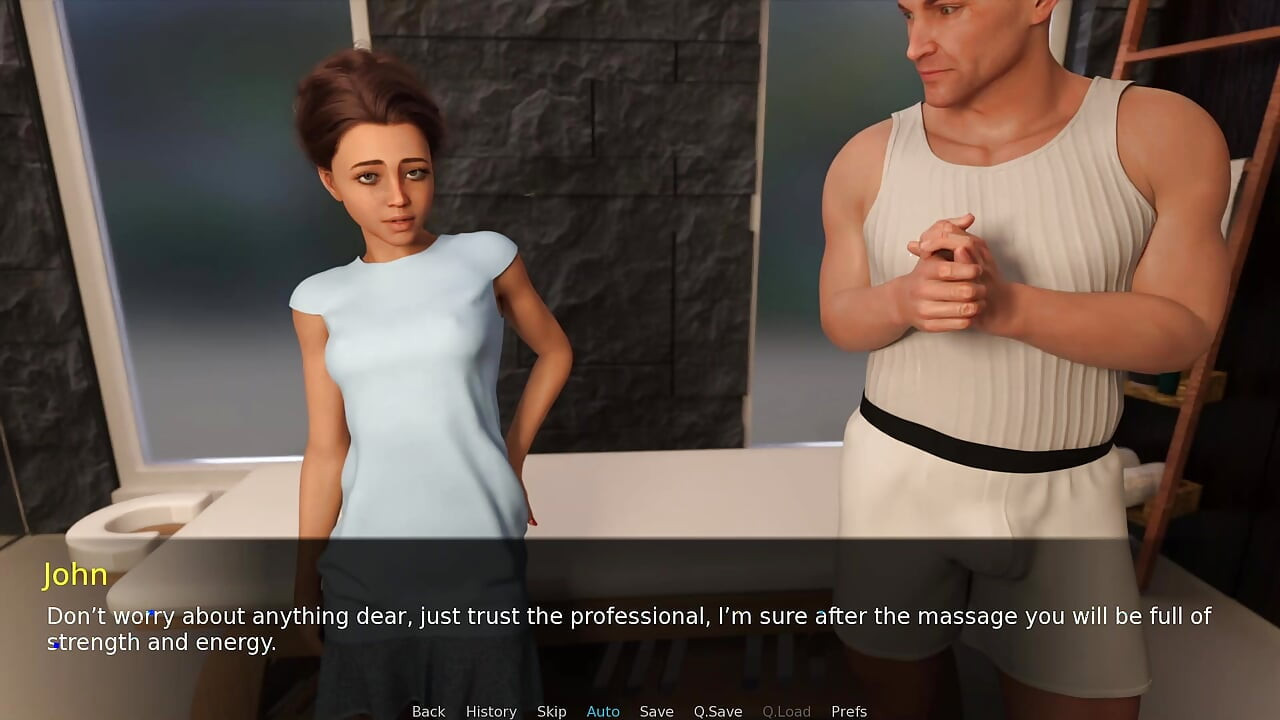
Task: Open the Save game screen
Action: coord(656,711)
